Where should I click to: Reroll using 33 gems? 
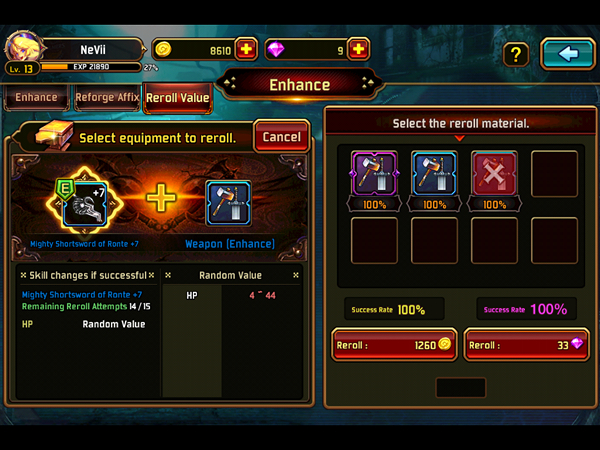point(527,345)
